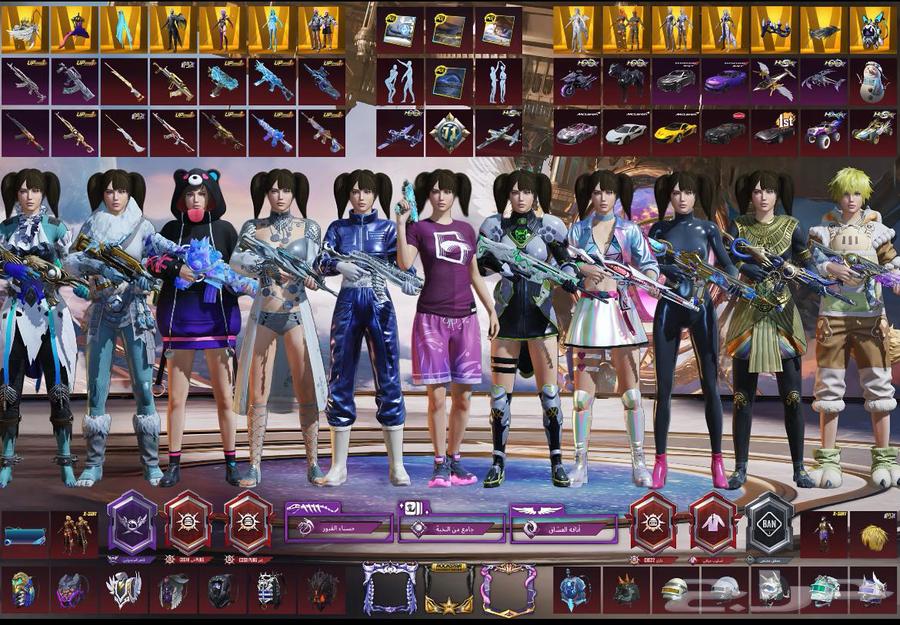The image size is (900, 625).
Task: Choose the blue-eared robot backpack item
Action: pyautogui.click(x=871, y=30)
